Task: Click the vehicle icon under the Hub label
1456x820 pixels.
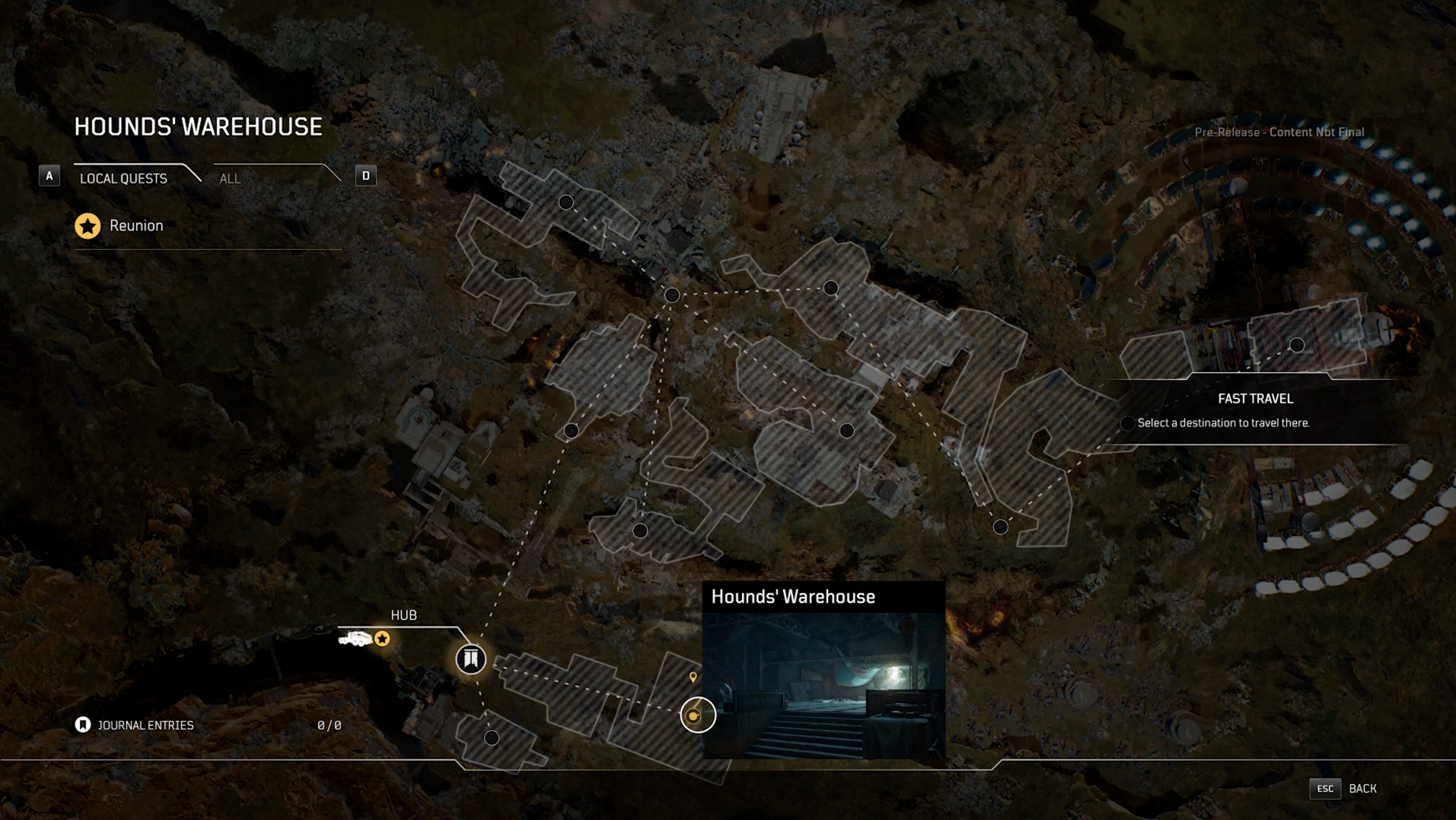Action: (x=355, y=639)
